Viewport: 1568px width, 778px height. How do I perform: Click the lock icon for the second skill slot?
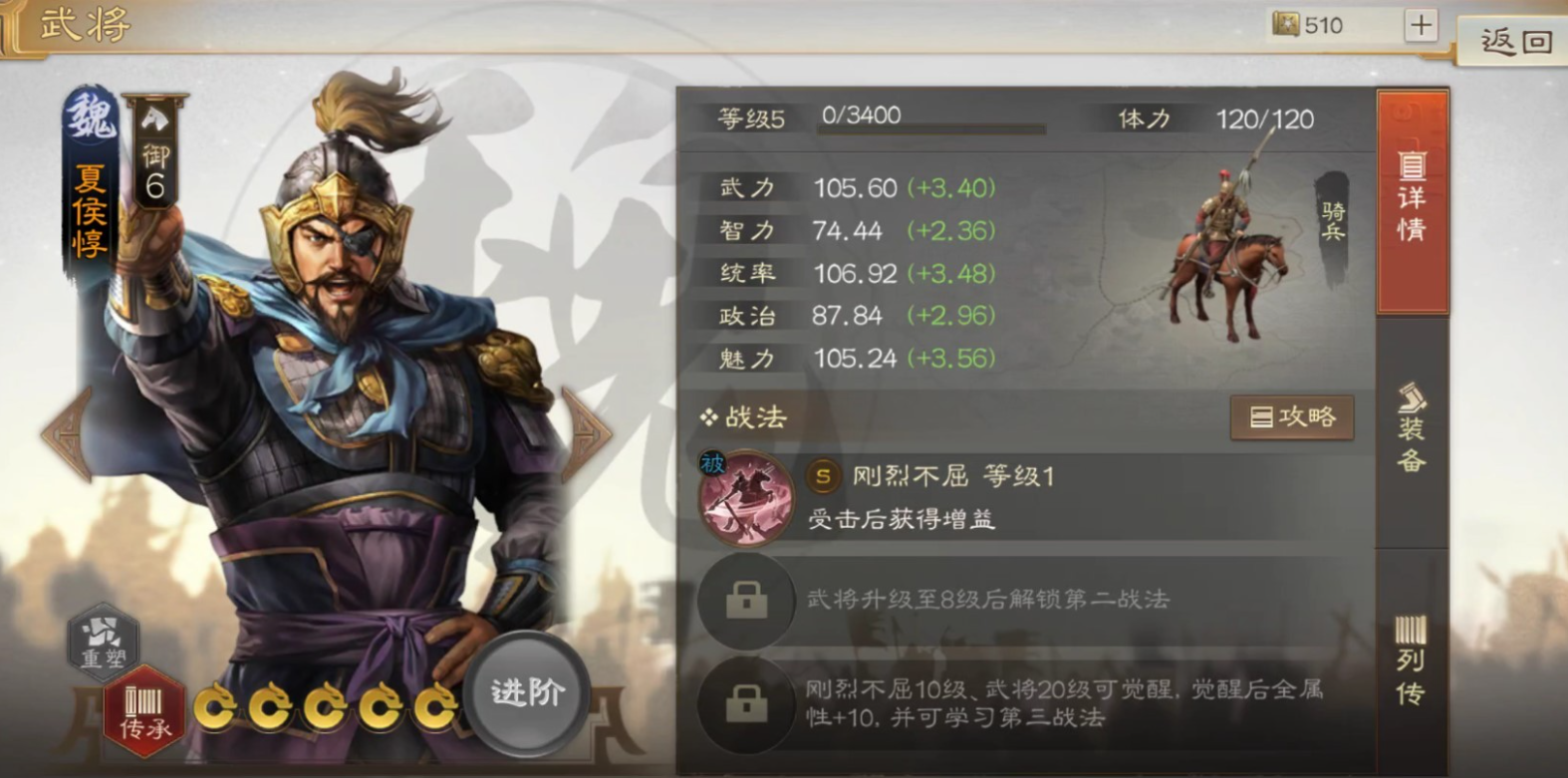(745, 599)
